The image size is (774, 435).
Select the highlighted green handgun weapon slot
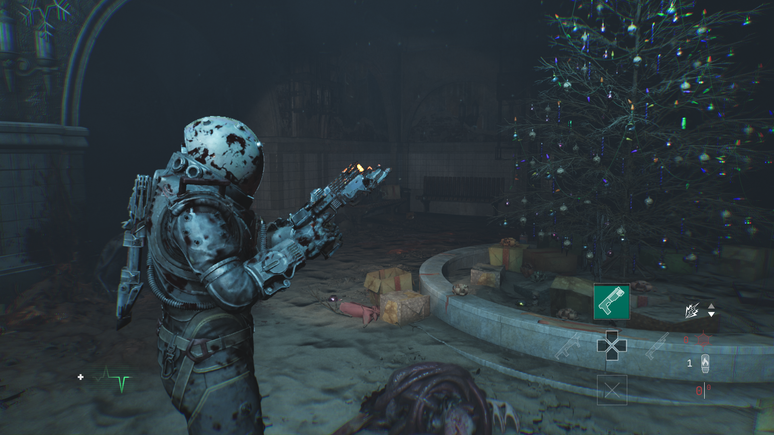point(611,301)
